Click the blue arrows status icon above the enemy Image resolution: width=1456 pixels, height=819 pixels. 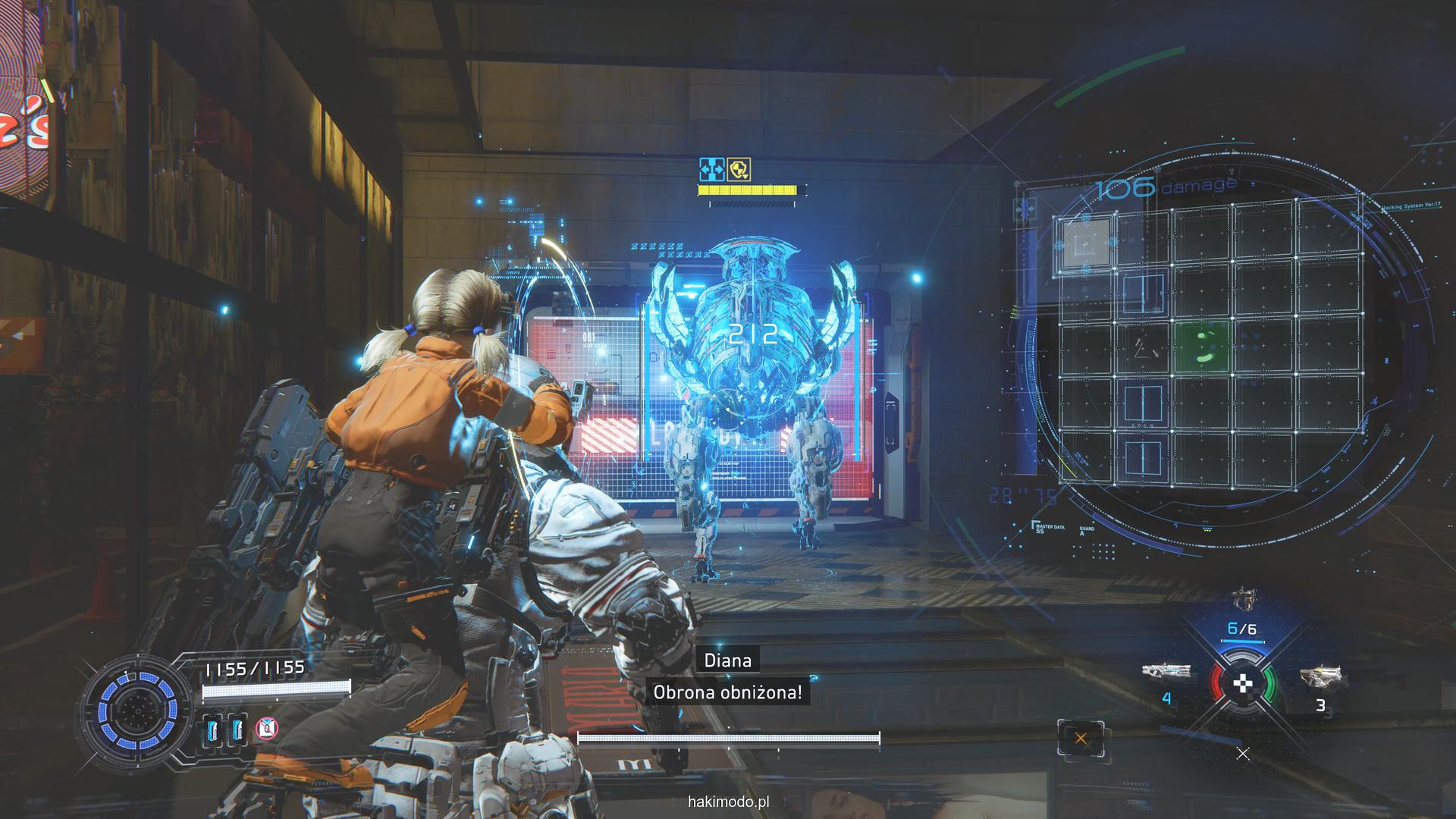(x=712, y=169)
